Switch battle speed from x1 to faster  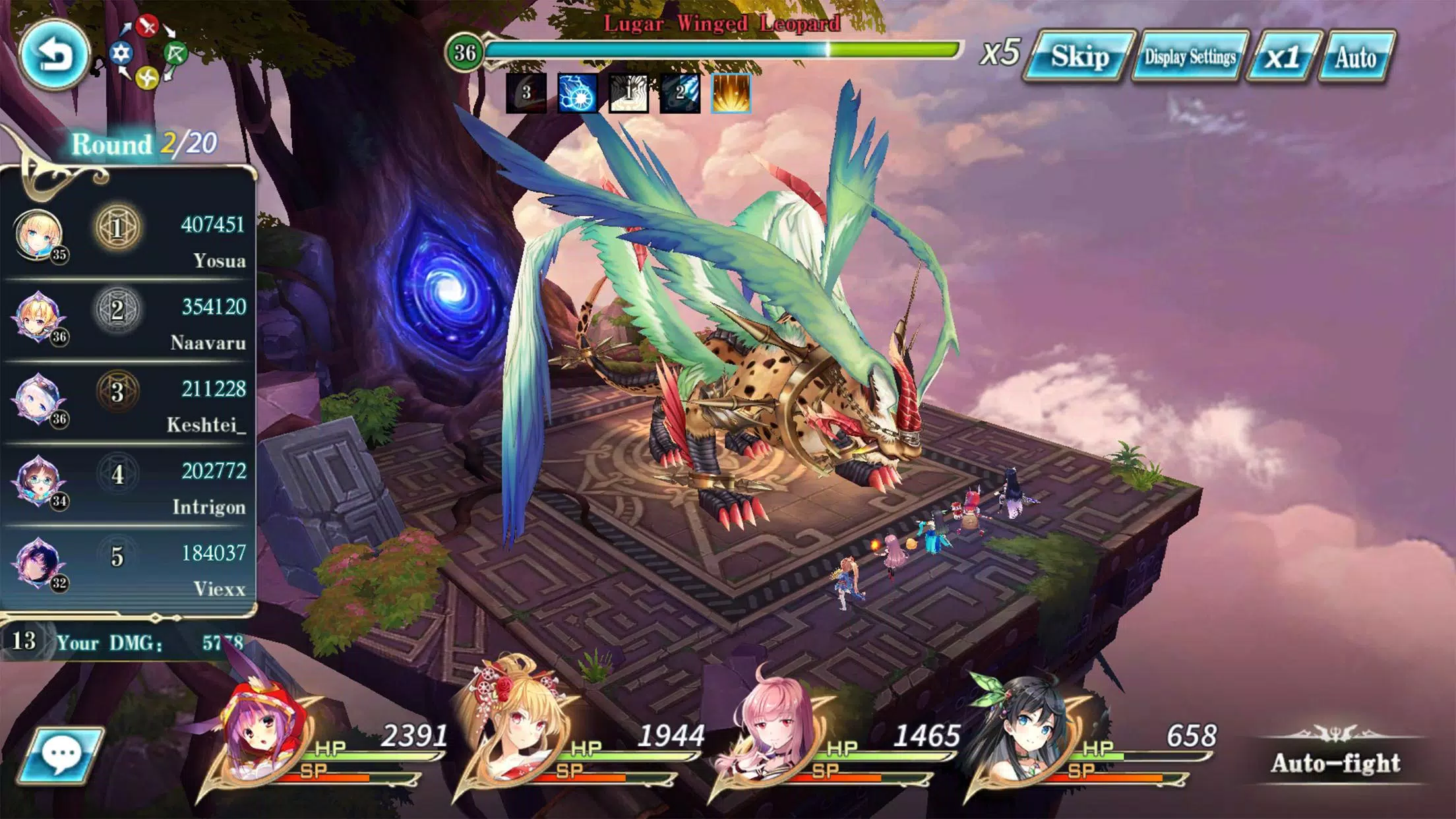coord(1283,58)
